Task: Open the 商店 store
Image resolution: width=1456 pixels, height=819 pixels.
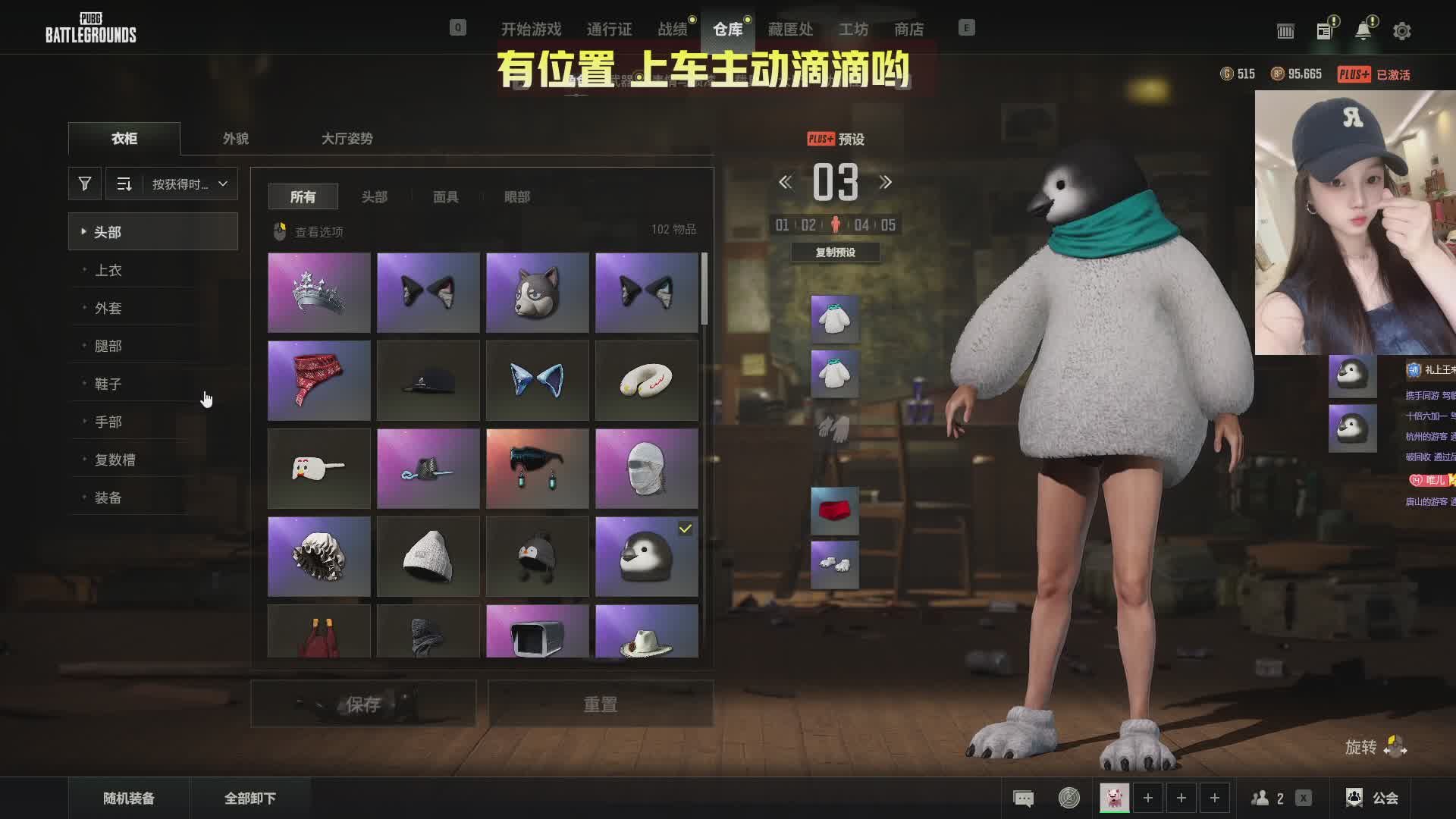Action: 908,30
